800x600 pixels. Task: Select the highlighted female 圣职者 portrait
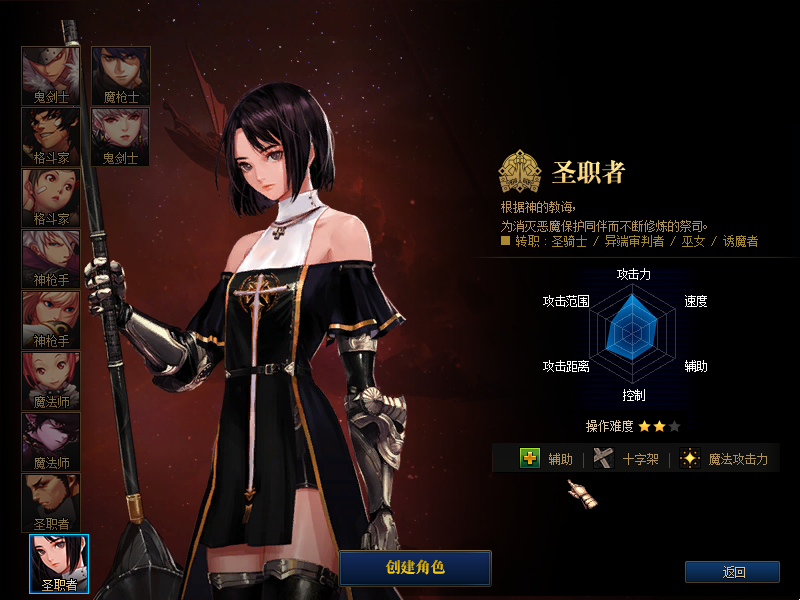pyautogui.click(x=59, y=563)
